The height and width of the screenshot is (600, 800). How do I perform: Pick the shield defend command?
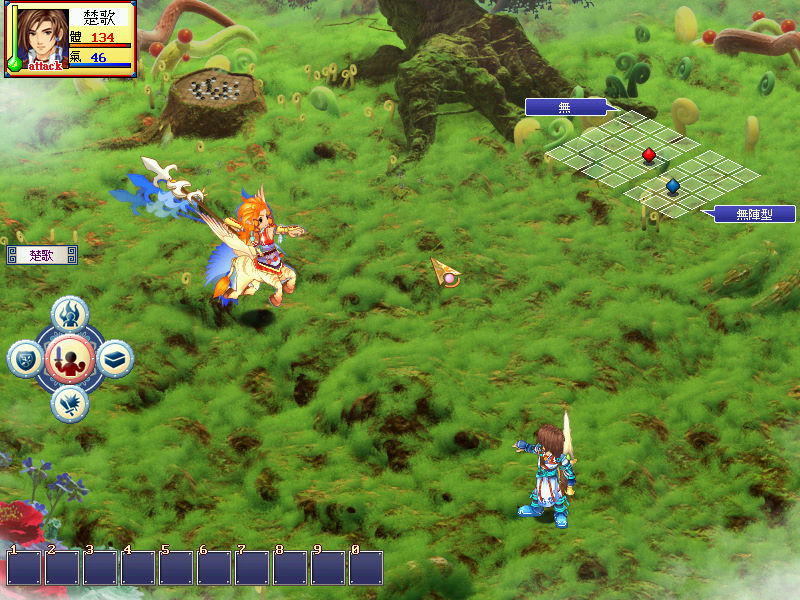pos(25,358)
